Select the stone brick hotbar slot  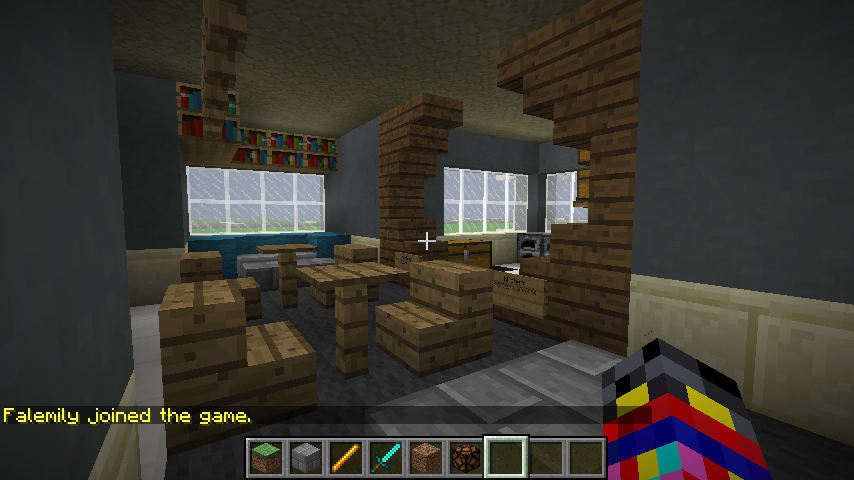[305, 457]
